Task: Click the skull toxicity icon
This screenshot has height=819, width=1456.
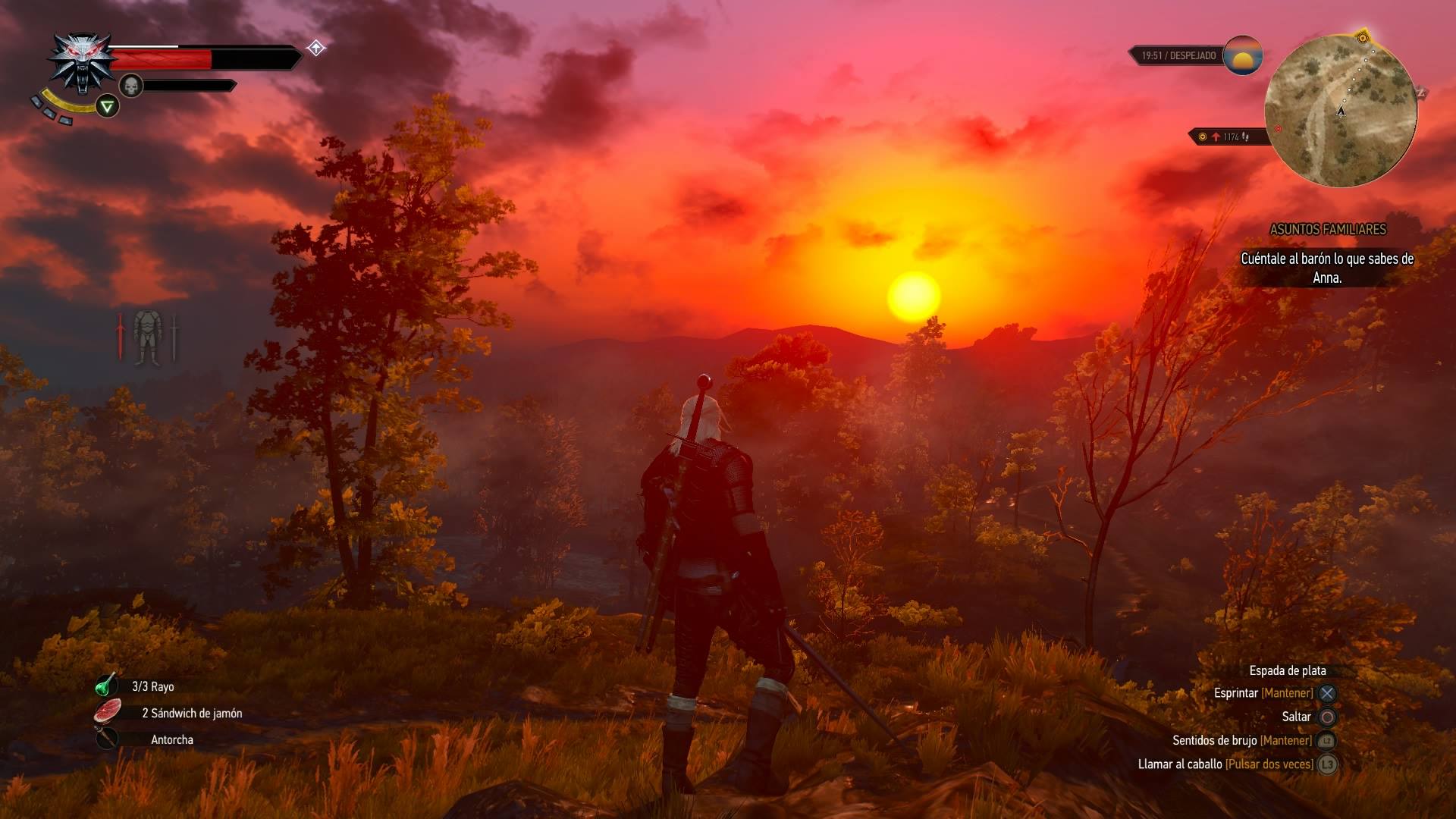Action: click(131, 86)
